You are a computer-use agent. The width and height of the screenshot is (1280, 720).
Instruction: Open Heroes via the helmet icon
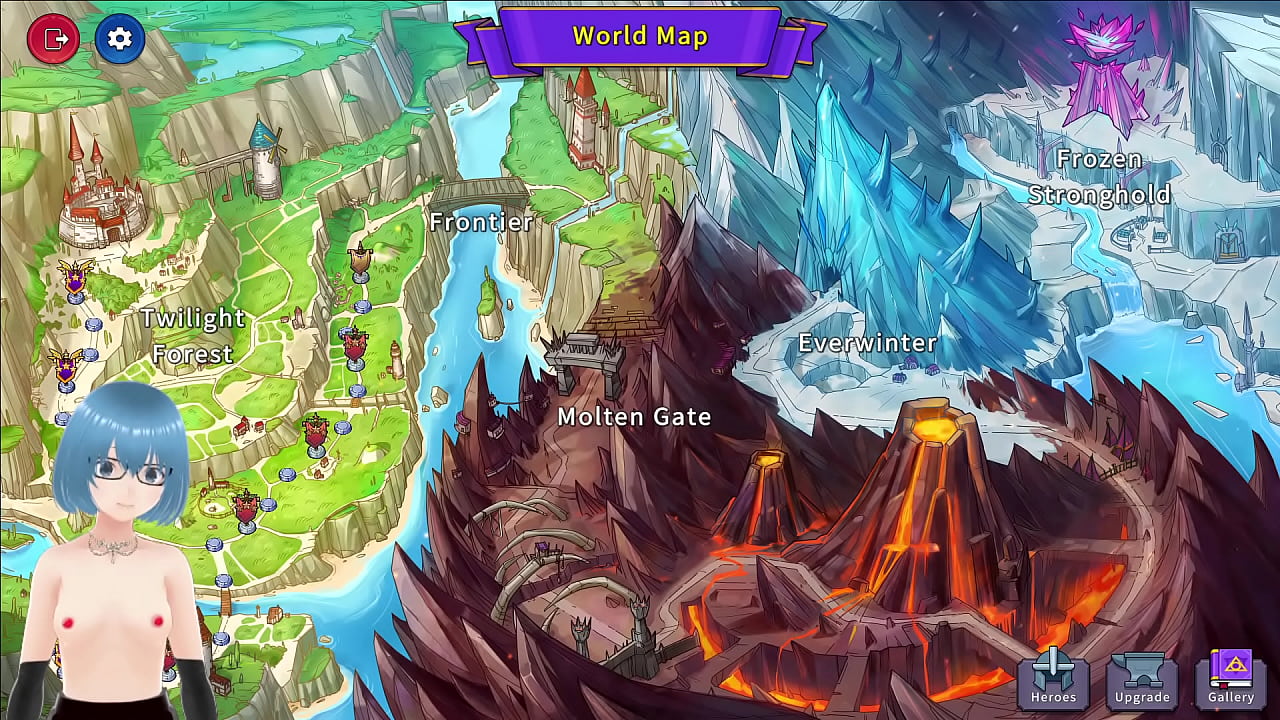pos(1054,680)
